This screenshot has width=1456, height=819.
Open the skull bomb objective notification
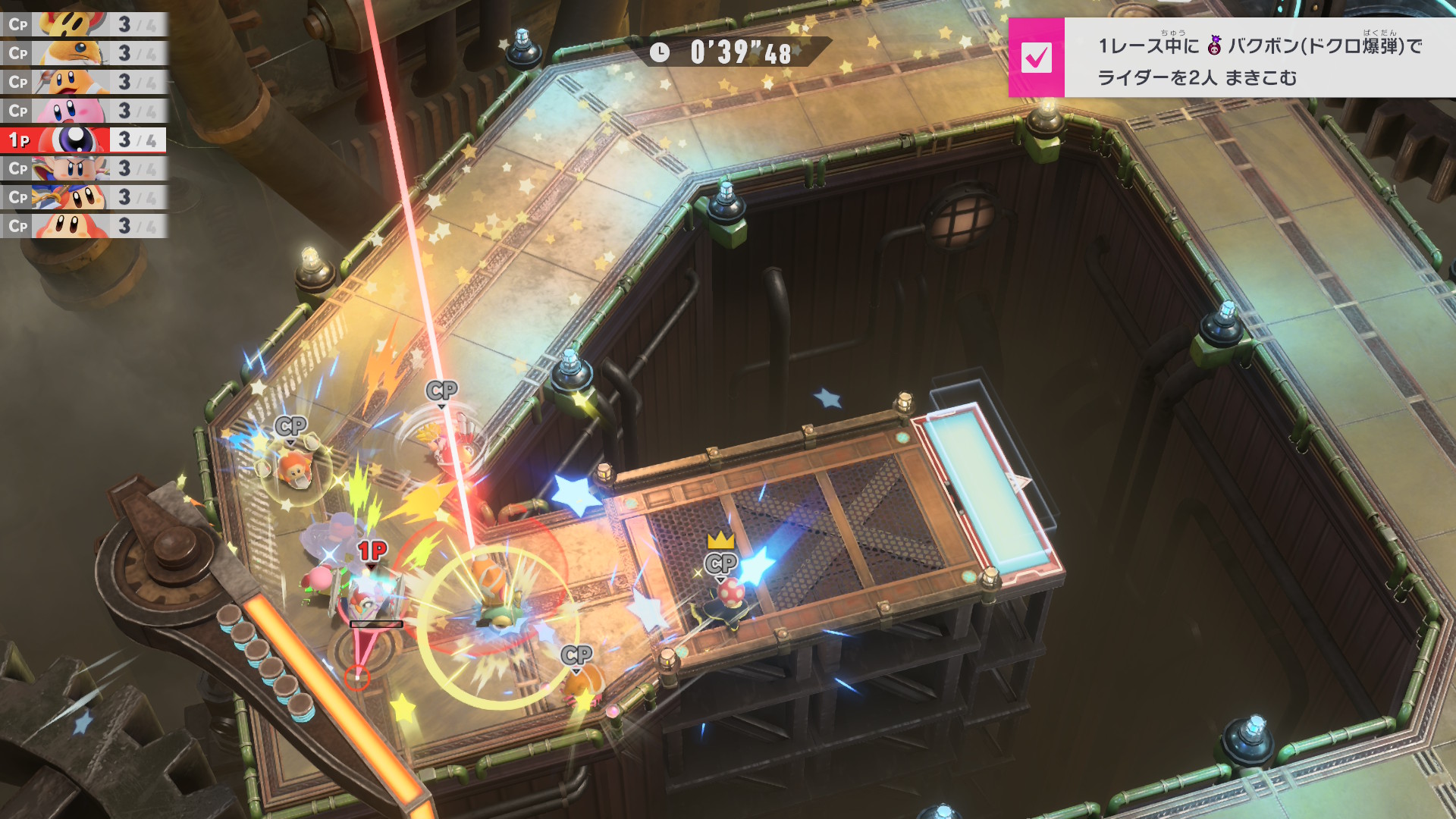tap(1259, 59)
